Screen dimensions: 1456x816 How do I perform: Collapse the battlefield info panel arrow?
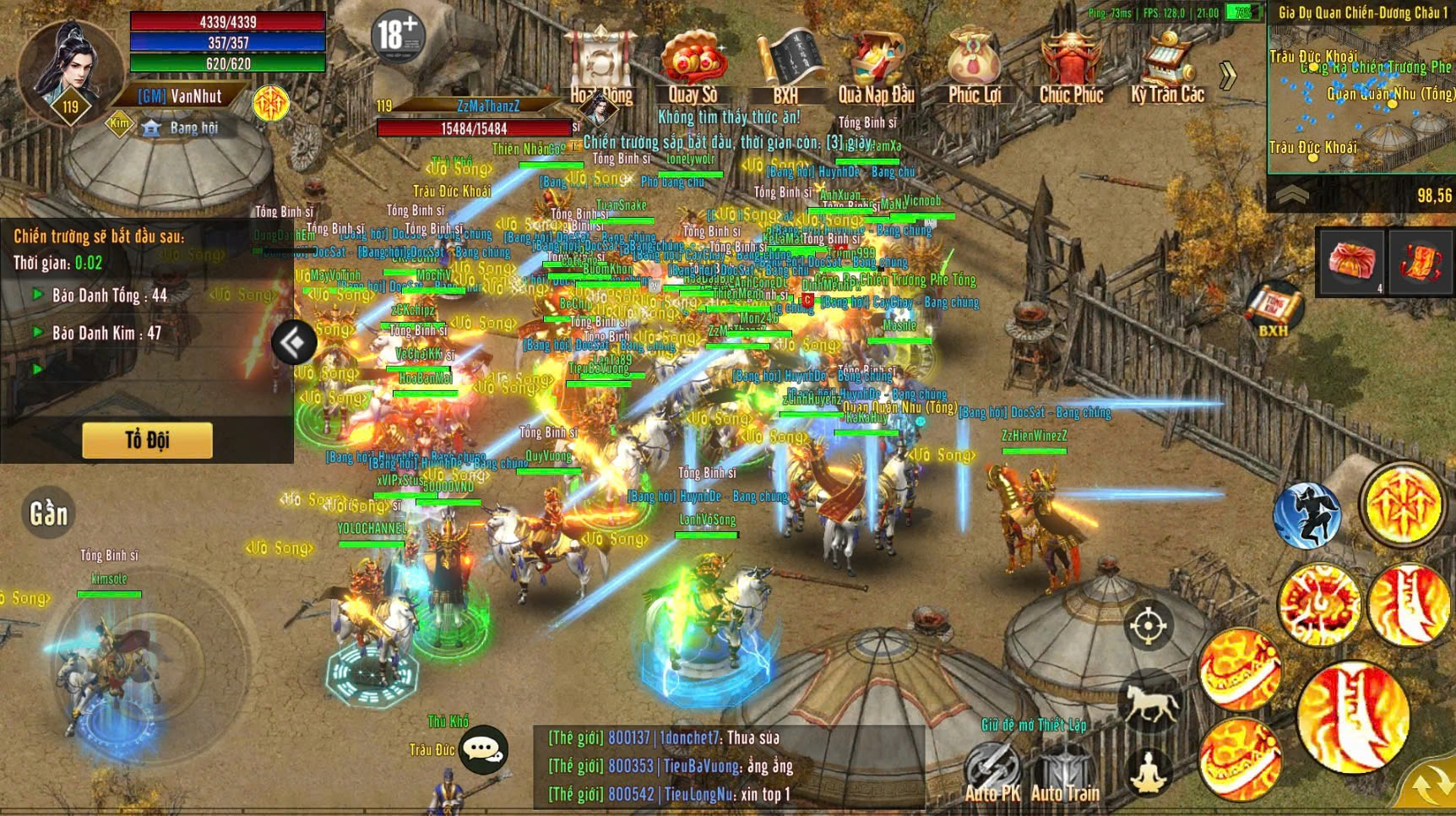[293, 342]
